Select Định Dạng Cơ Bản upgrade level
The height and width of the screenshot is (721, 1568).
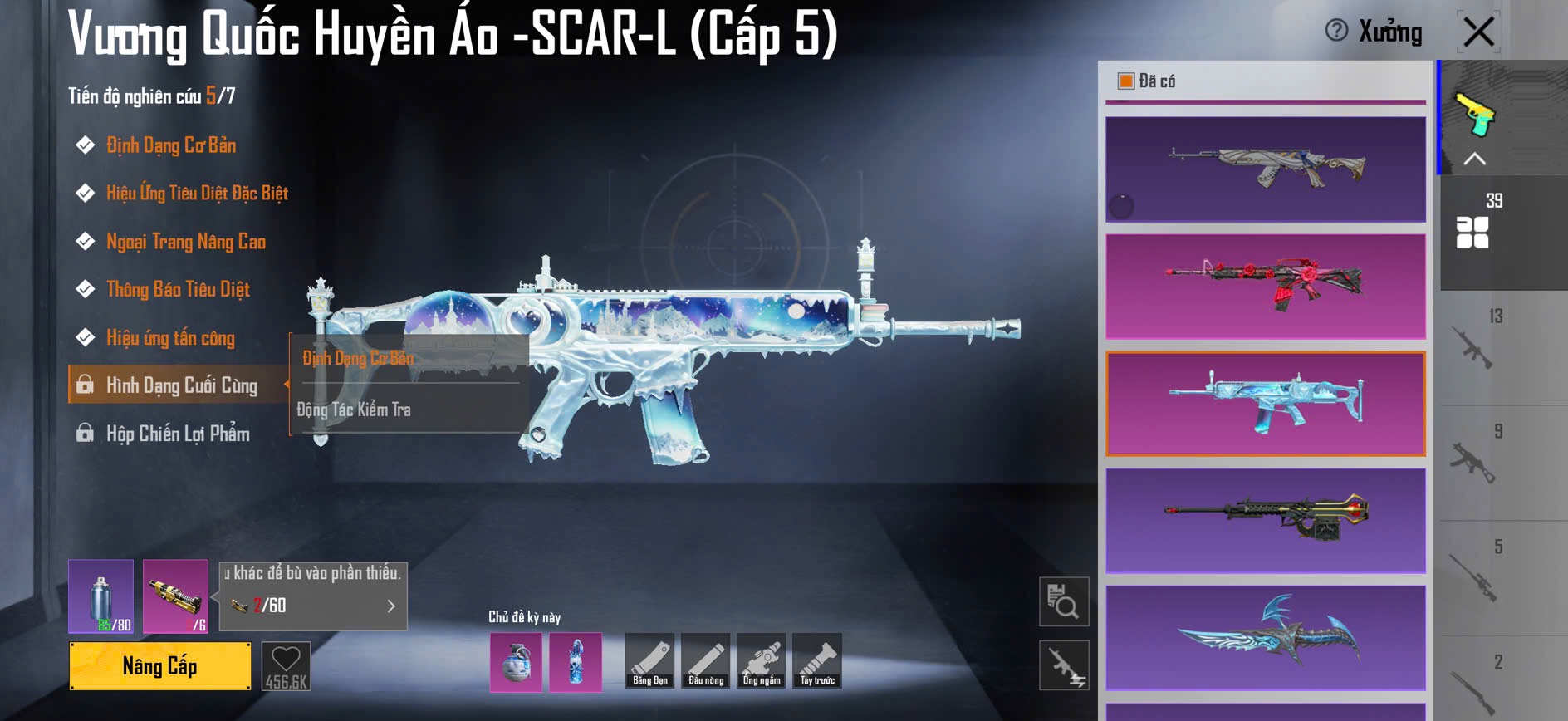tap(171, 145)
